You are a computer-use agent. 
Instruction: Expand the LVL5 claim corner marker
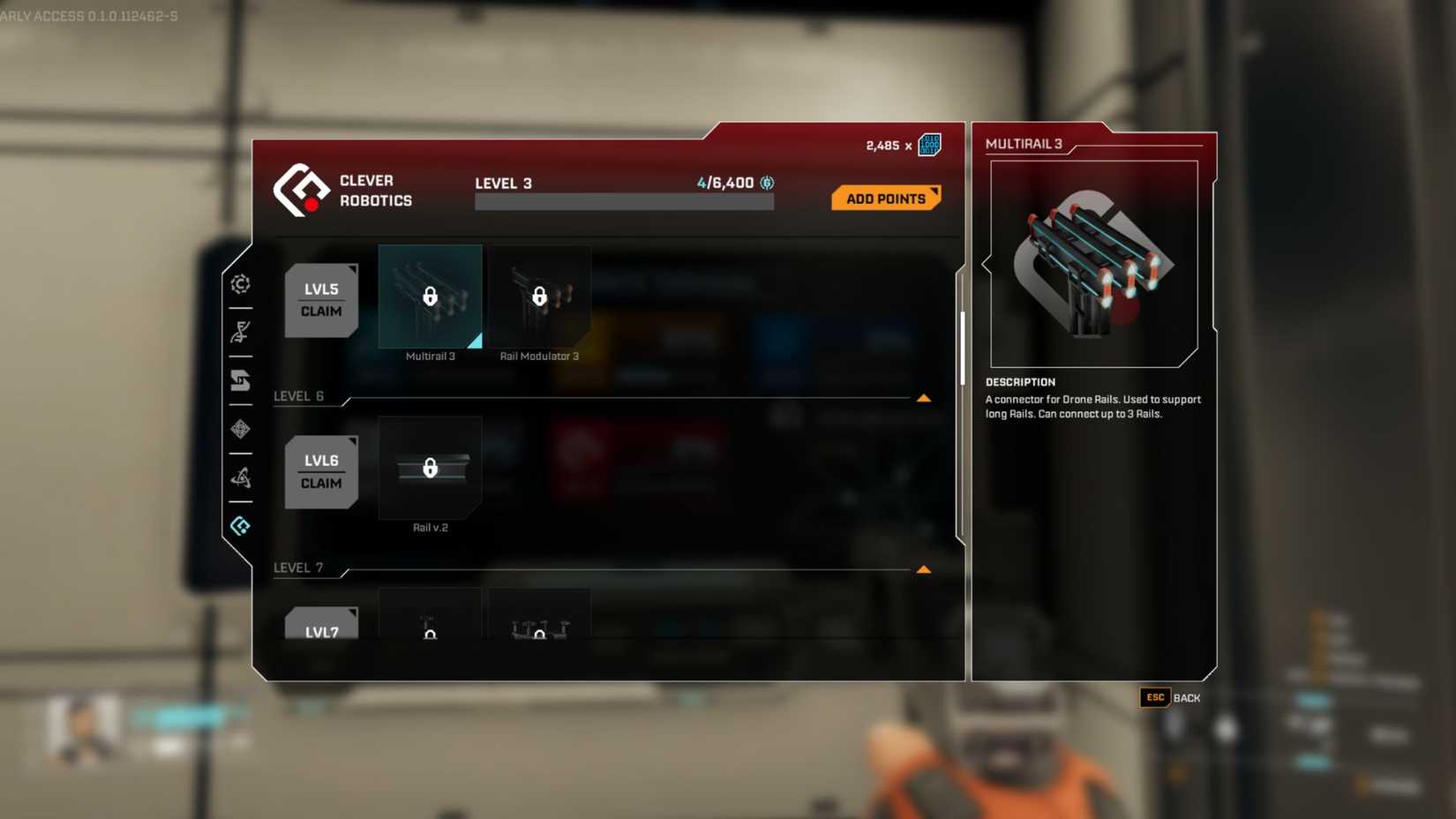(x=352, y=268)
